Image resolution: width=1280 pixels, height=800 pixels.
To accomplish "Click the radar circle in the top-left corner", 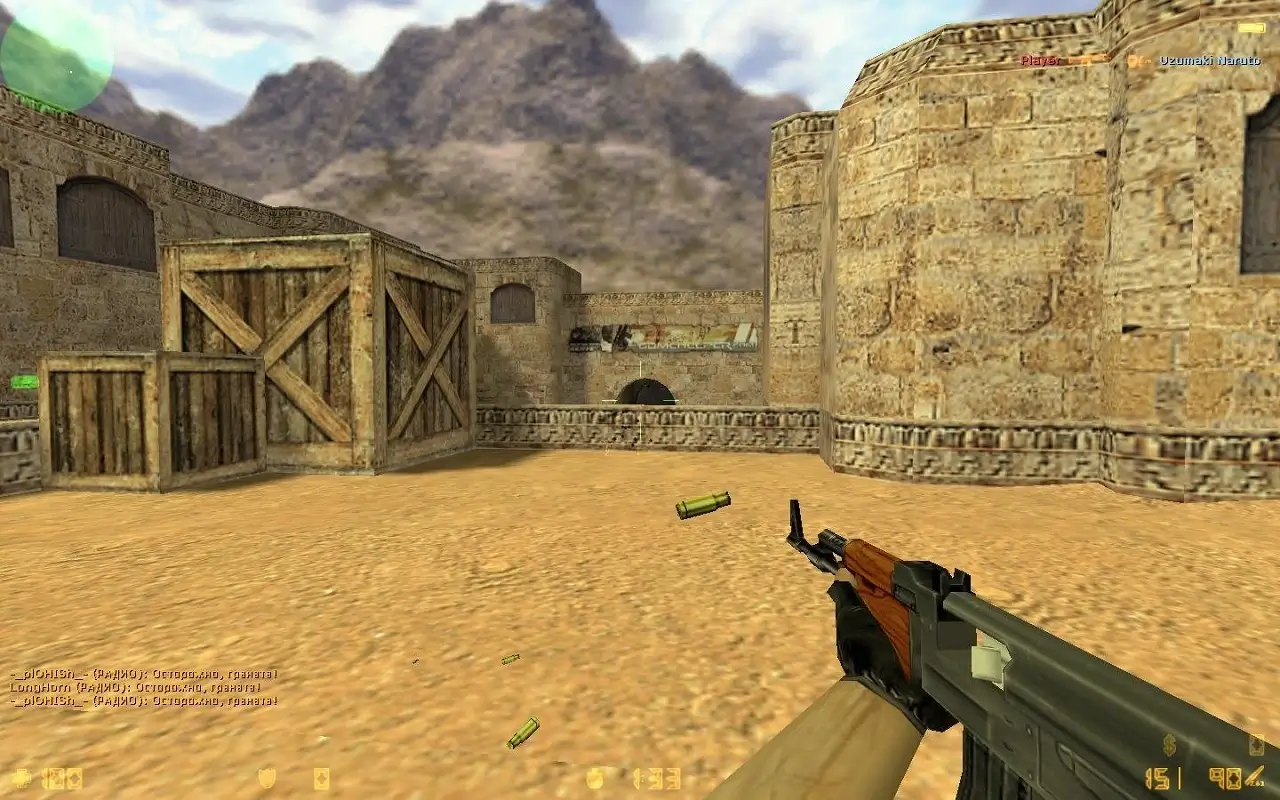I will pyautogui.click(x=58, y=54).
